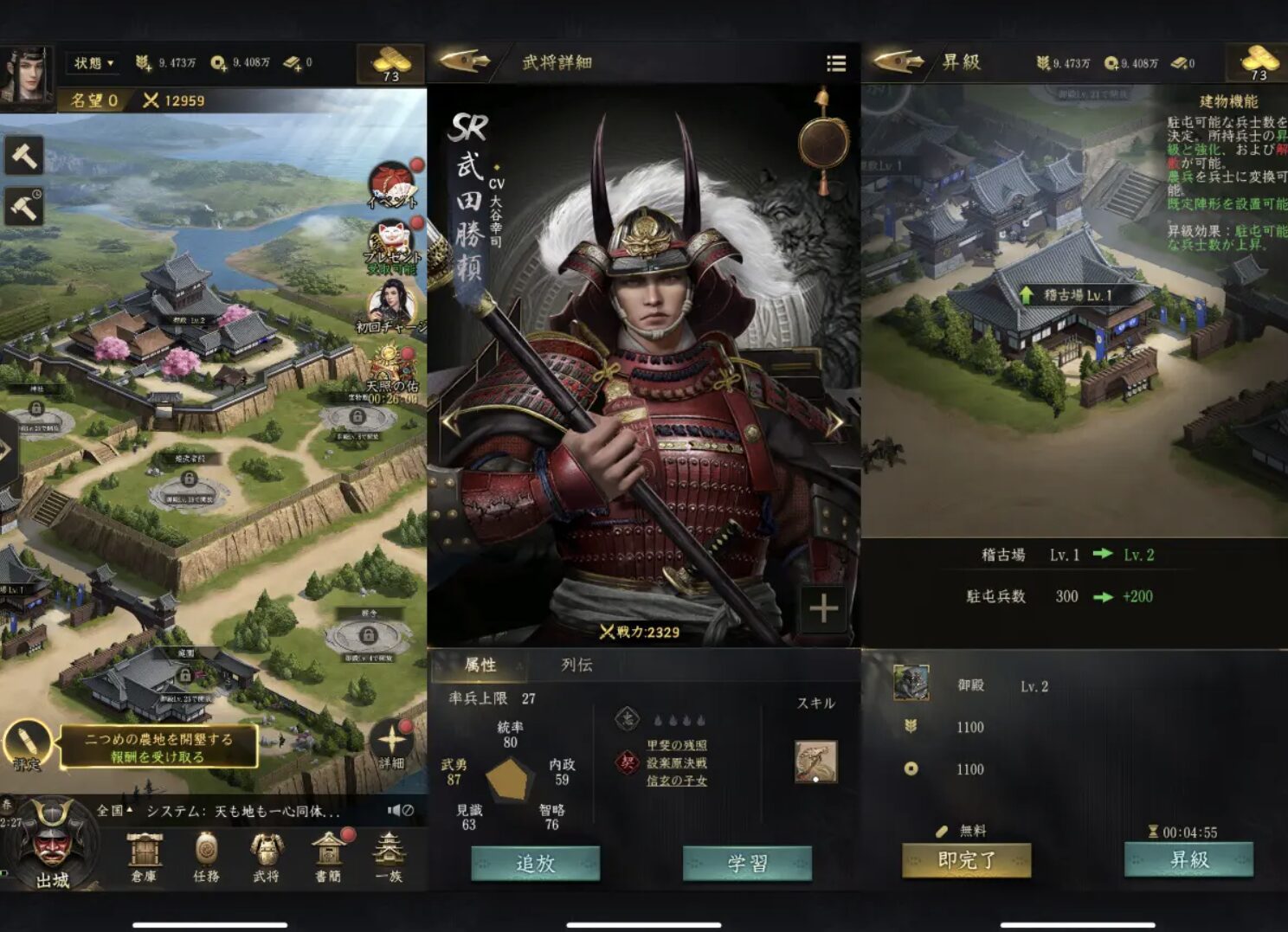Claim the farmland reclamation quest reward

[158, 748]
